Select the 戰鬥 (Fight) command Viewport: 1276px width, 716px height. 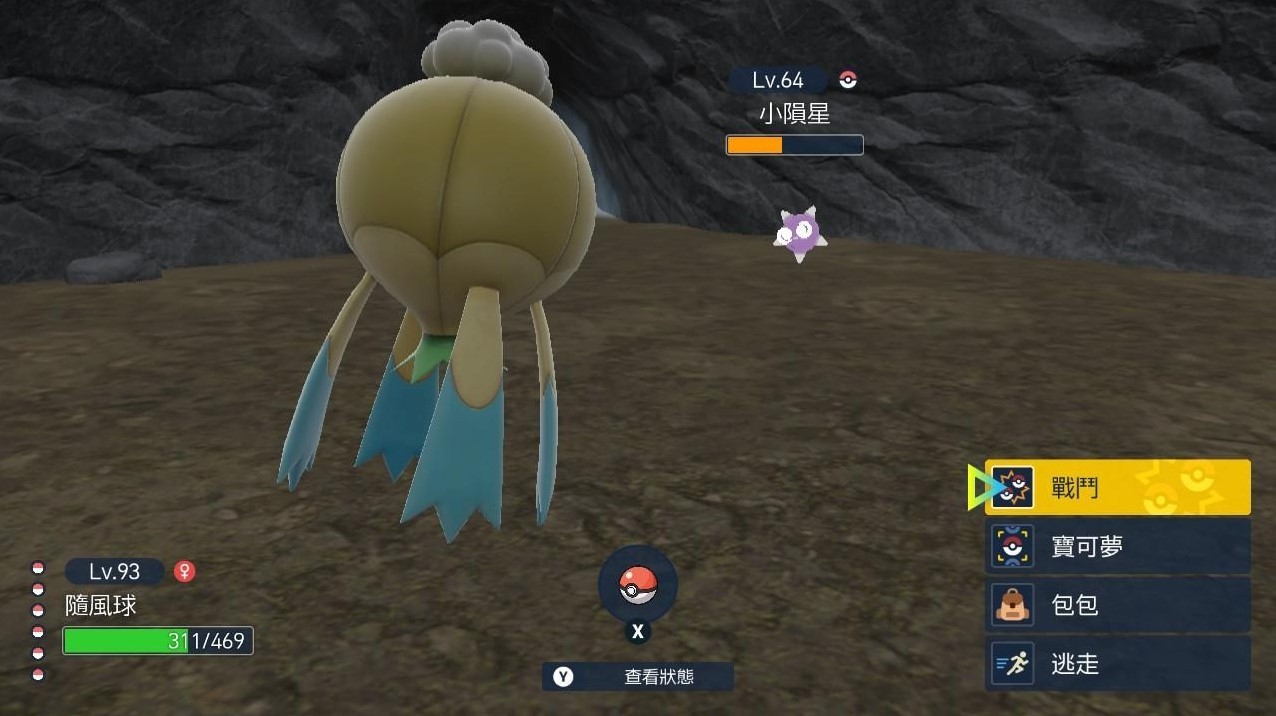(x=1117, y=488)
